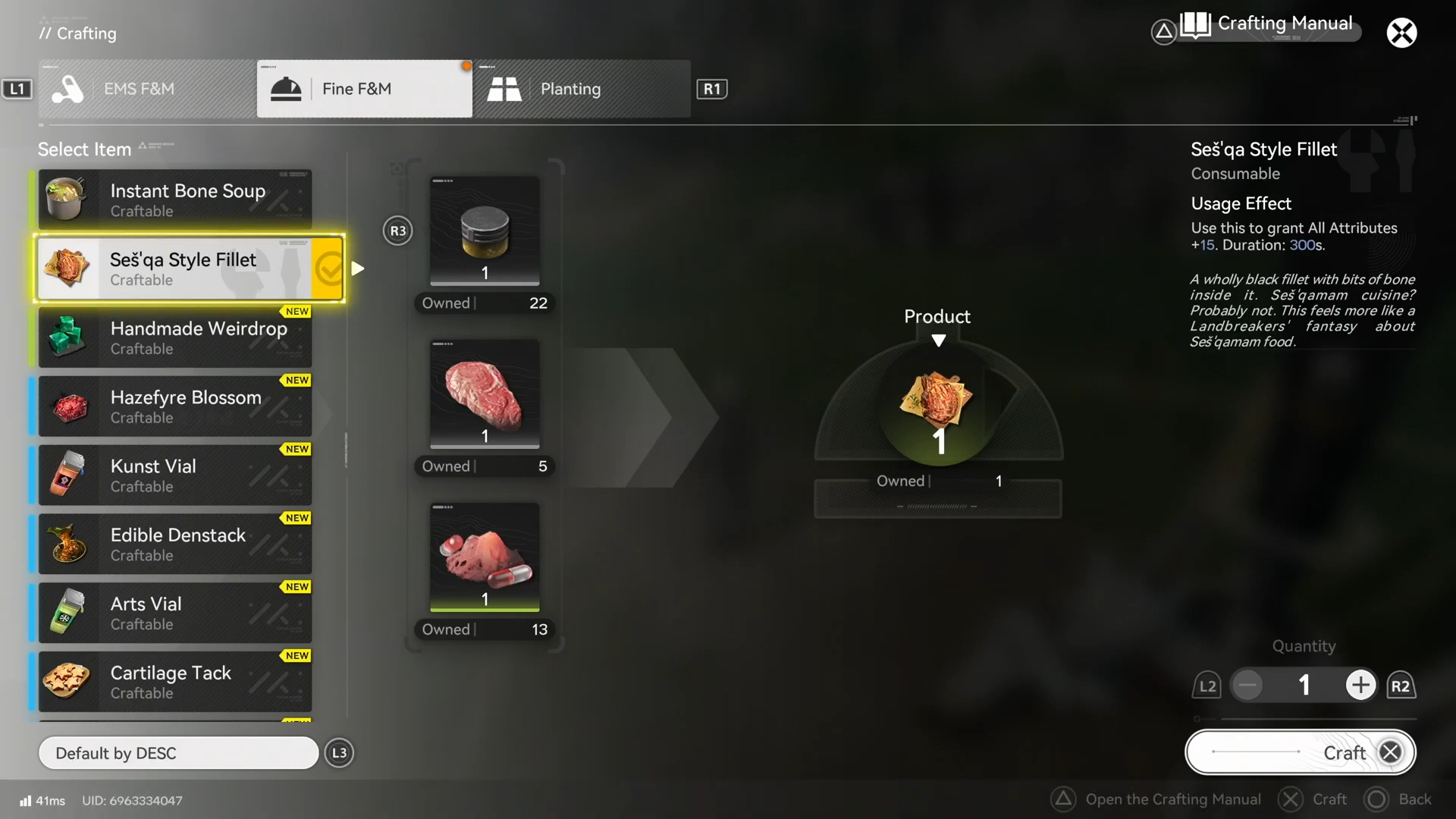This screenshot has height=819, width=1456.
Task: Select Handmade Weirdrop from the list
Action: (175, 337)
